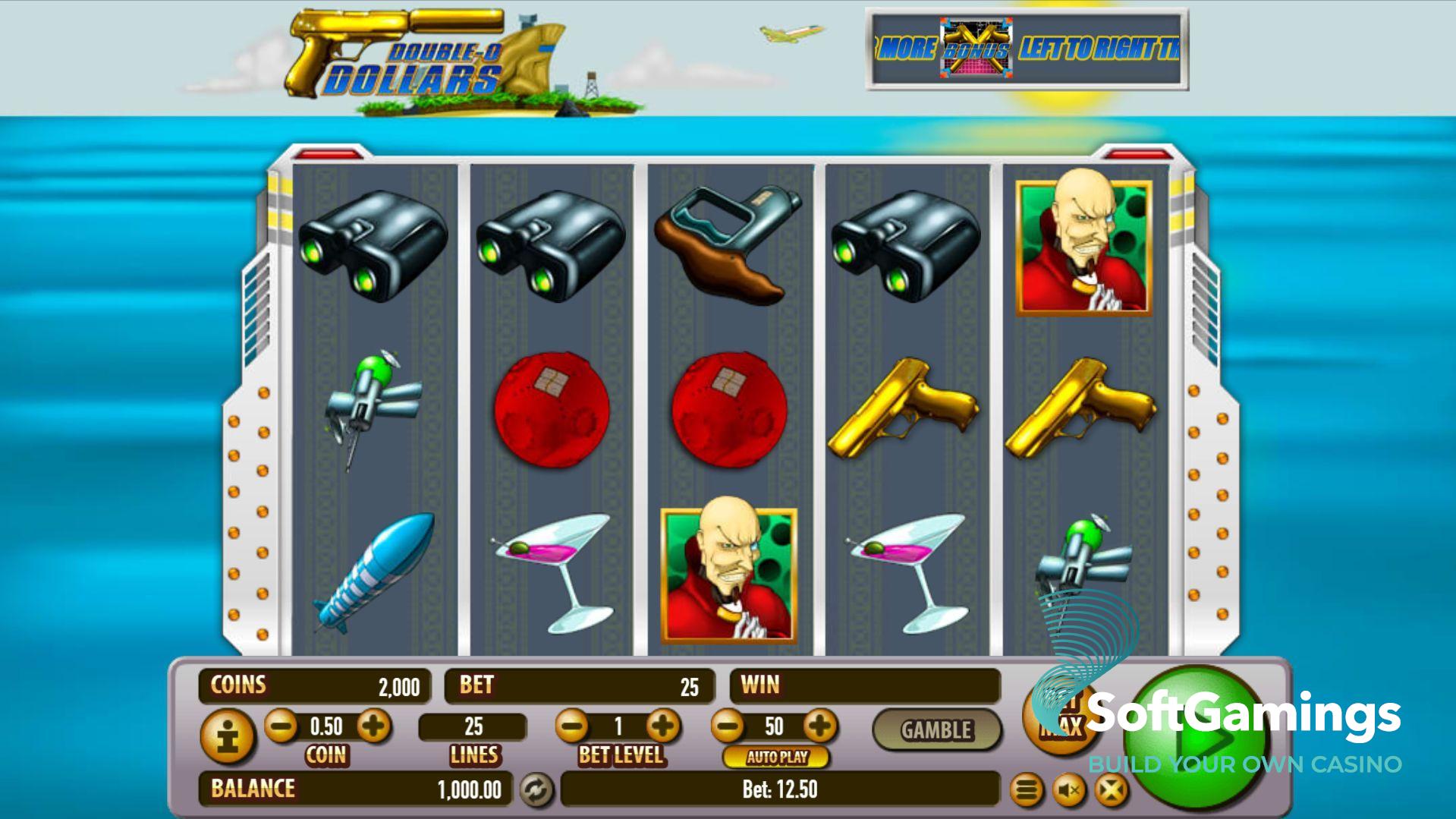Image resolution: width=1456 pixels, height=819 pixels.
Task: Increase the auto play spin count
Action: tap(819, 726)
